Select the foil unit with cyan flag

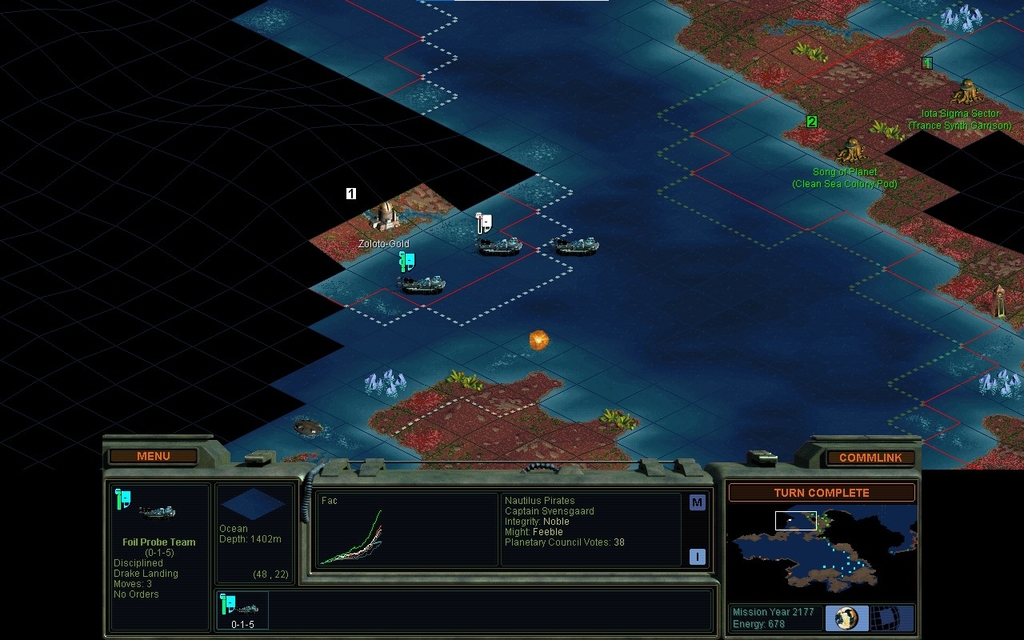(422, 283)
